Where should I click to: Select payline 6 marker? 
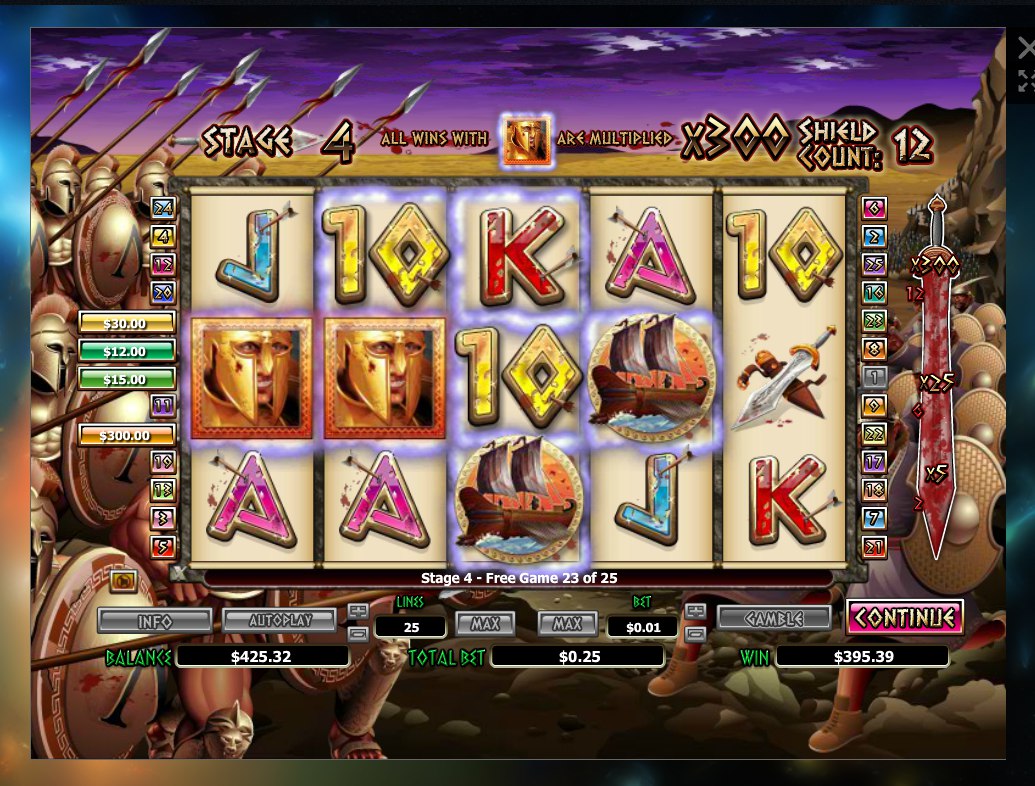875,209
